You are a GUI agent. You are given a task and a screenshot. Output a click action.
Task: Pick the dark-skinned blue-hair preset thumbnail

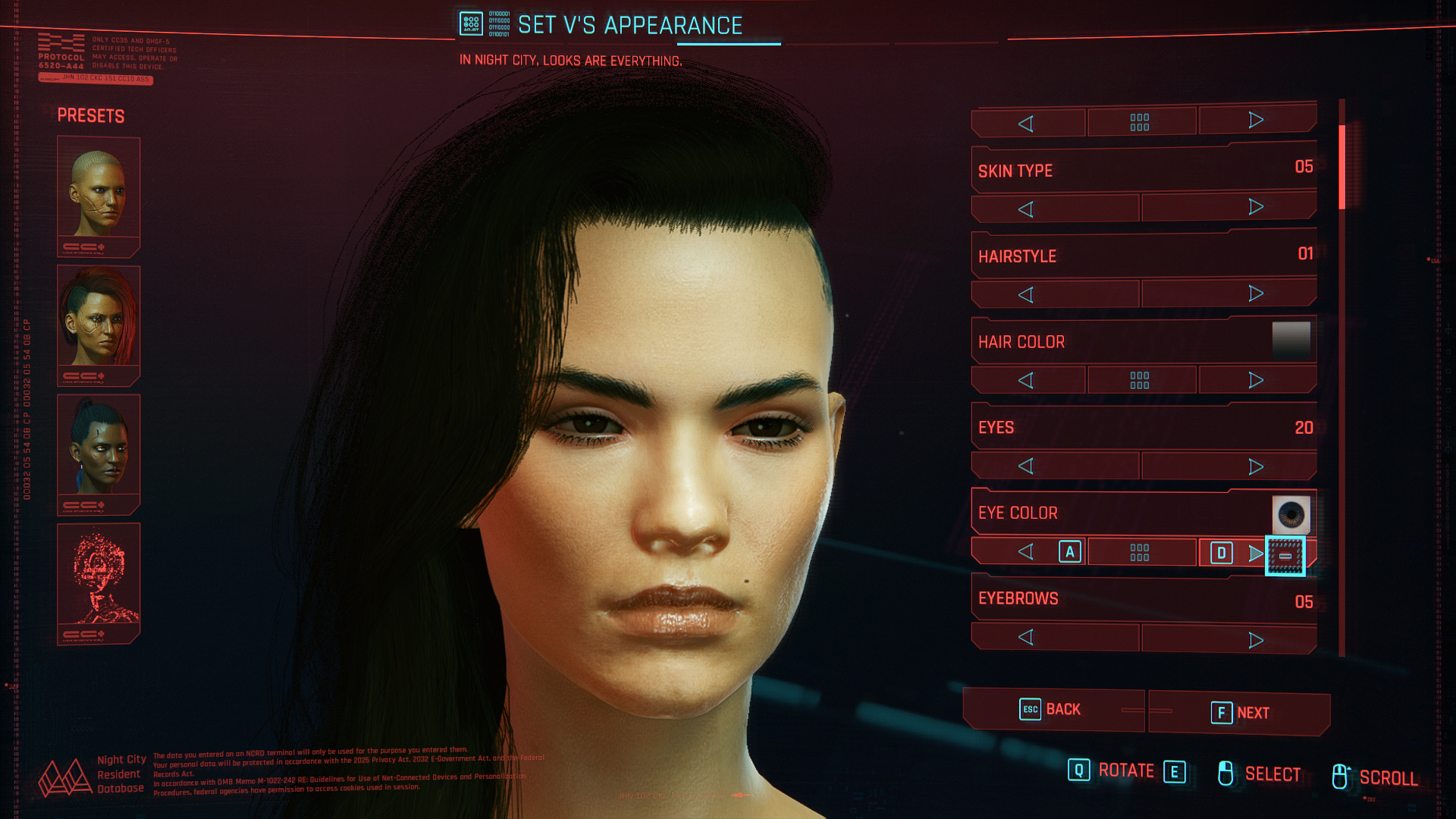99,453
